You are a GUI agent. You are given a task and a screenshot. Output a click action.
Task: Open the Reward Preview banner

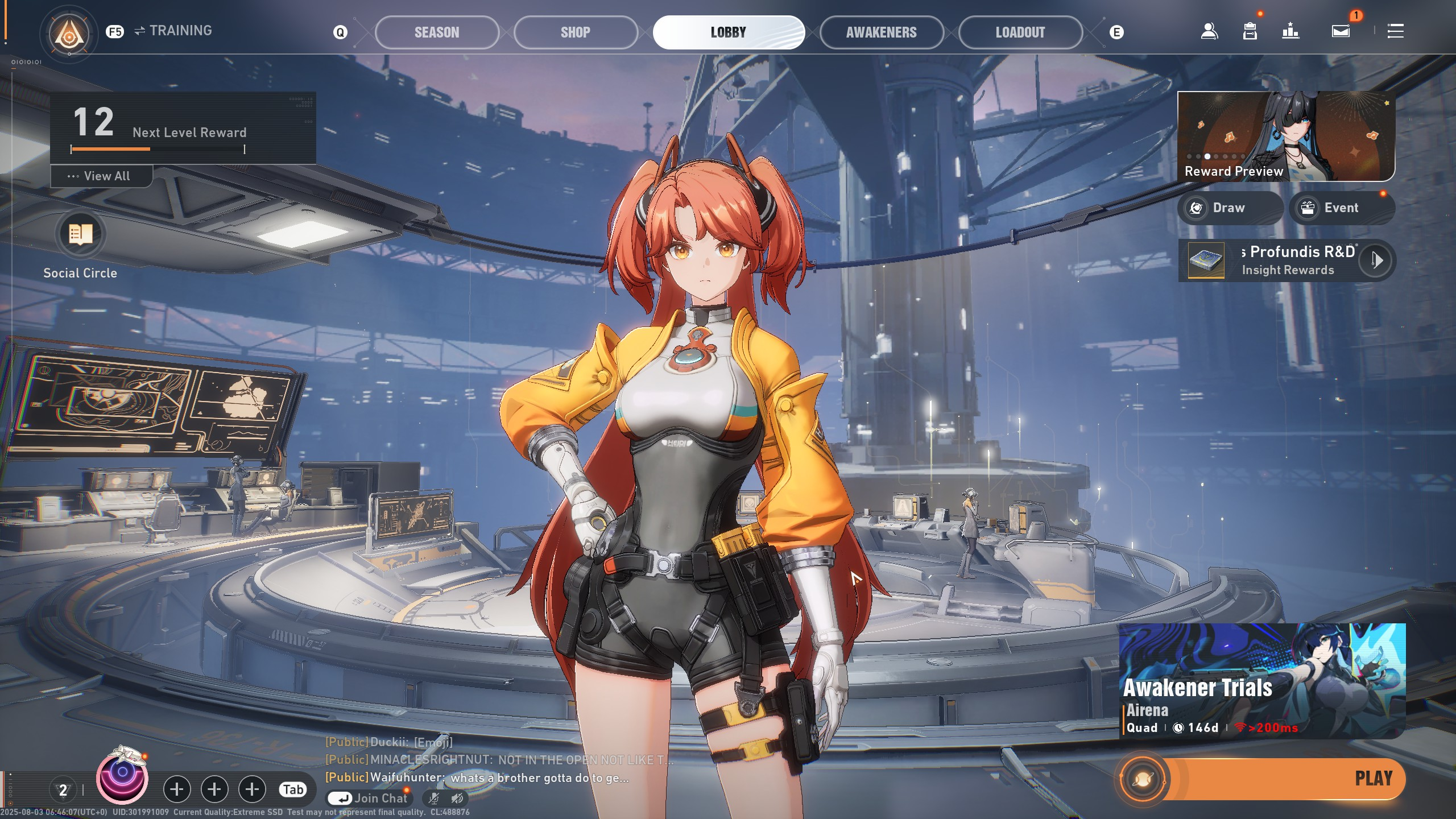(x=1285, y=136)
